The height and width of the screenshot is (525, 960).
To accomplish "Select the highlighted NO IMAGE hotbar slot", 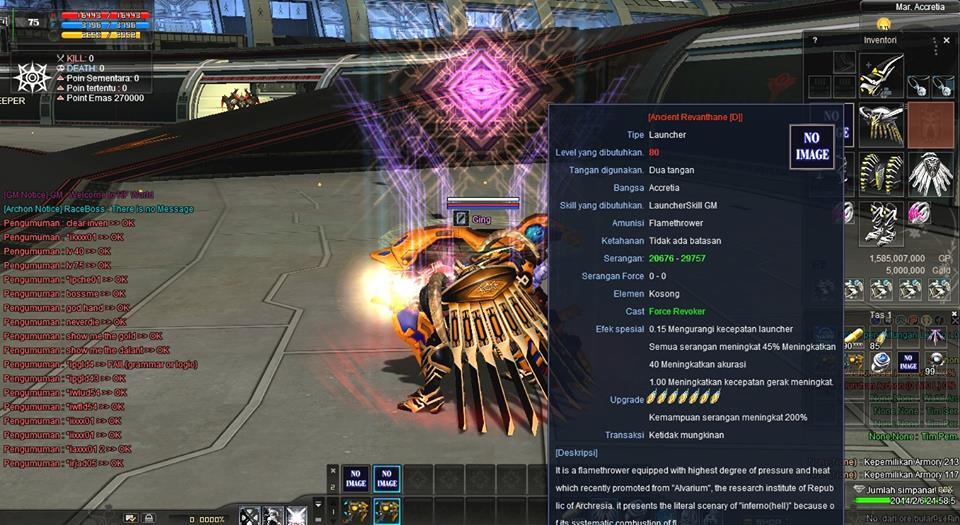I will click(385, 479).
